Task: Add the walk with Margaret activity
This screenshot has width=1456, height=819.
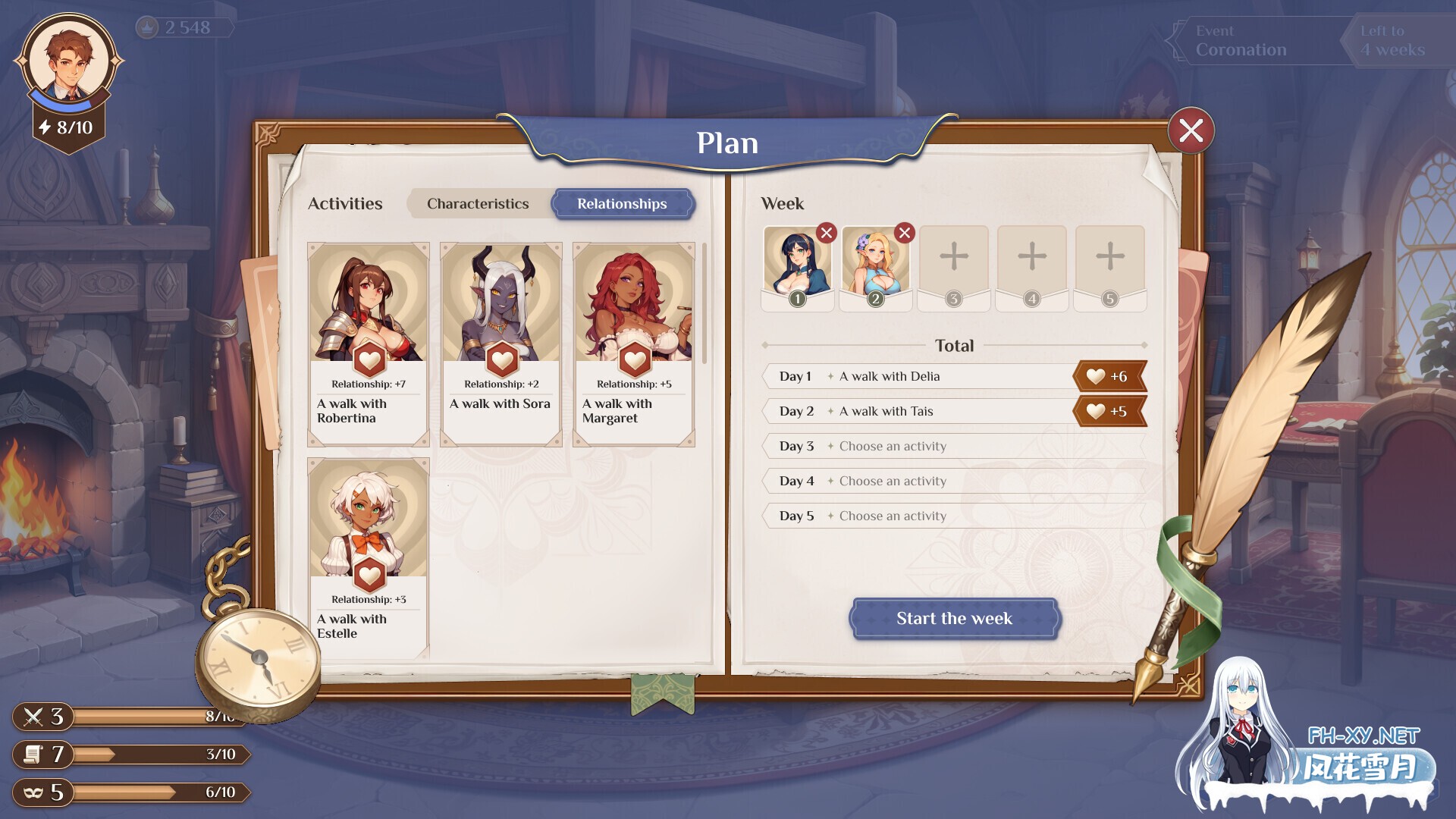Action: coord(634,344)
